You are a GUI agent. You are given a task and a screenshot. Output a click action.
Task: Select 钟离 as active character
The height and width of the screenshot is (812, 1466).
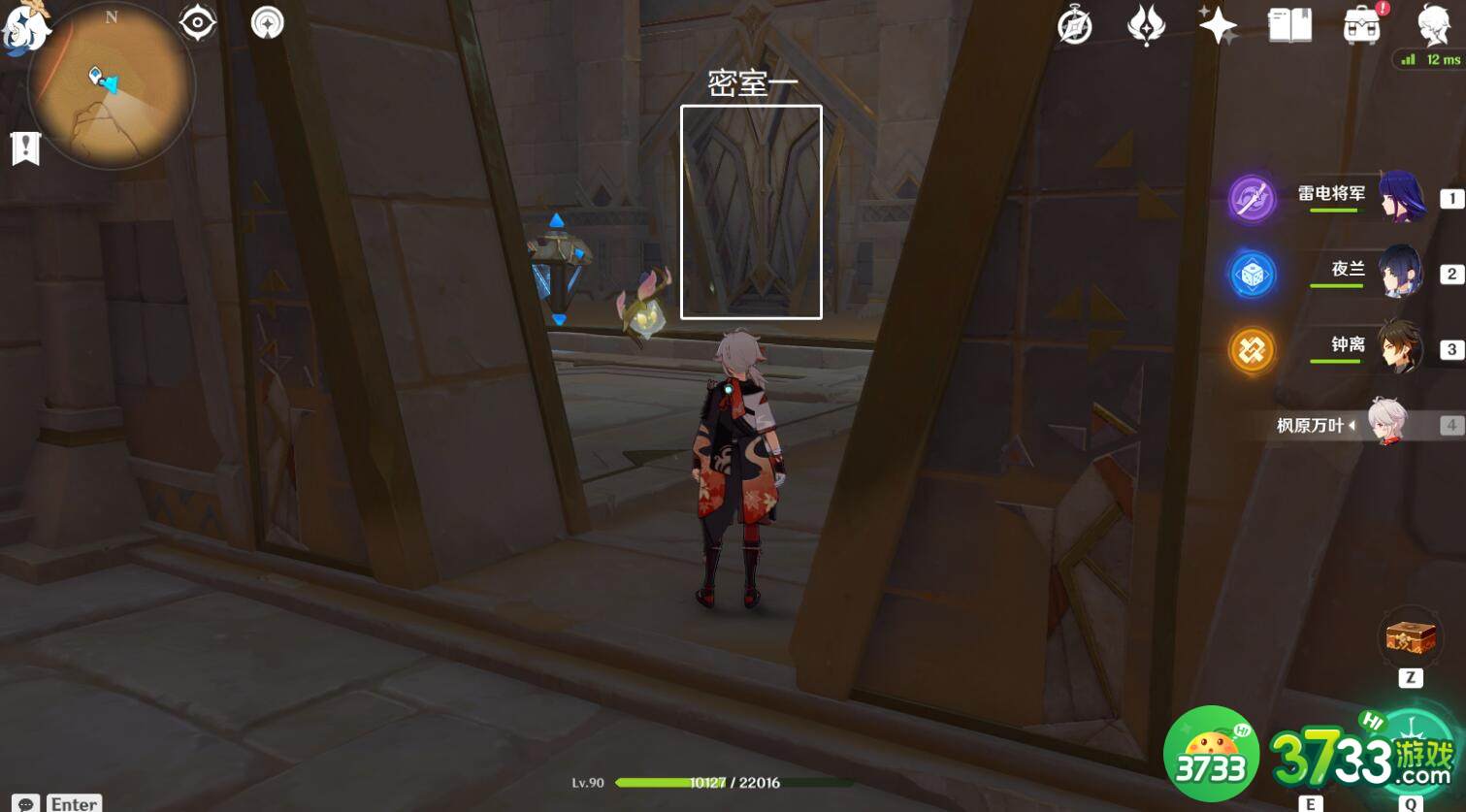[x=1397, y=349]
